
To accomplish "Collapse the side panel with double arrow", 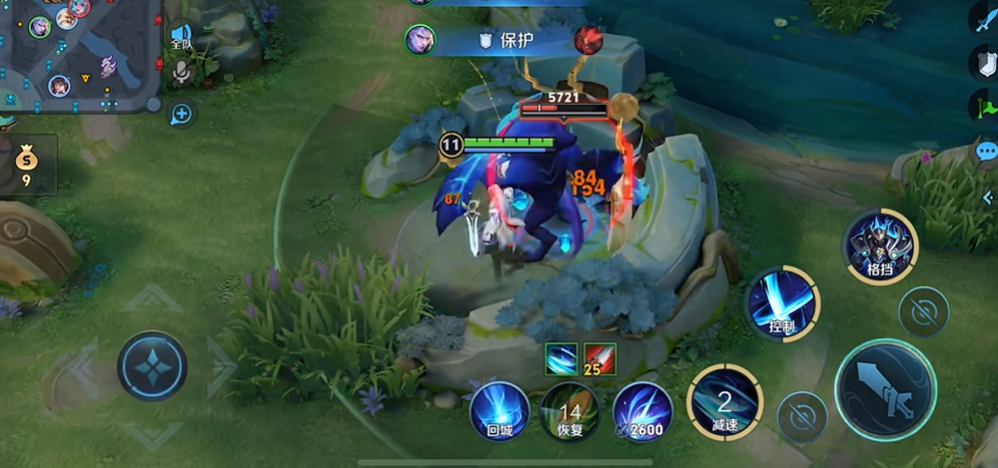I will (988, 197).
